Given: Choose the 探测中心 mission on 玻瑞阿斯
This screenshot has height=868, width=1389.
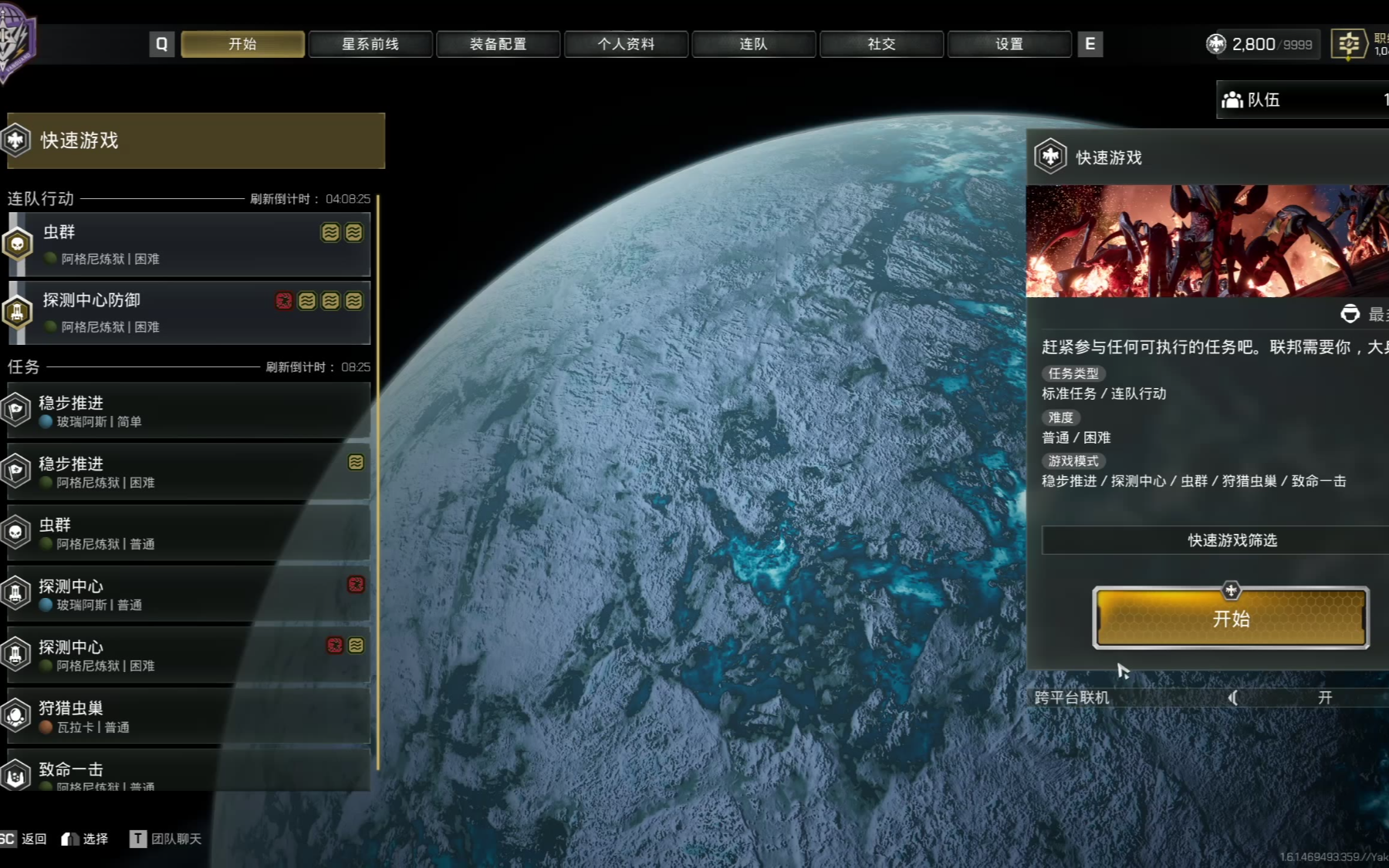Looking at the screenshot, I should (x=189, y=594).
